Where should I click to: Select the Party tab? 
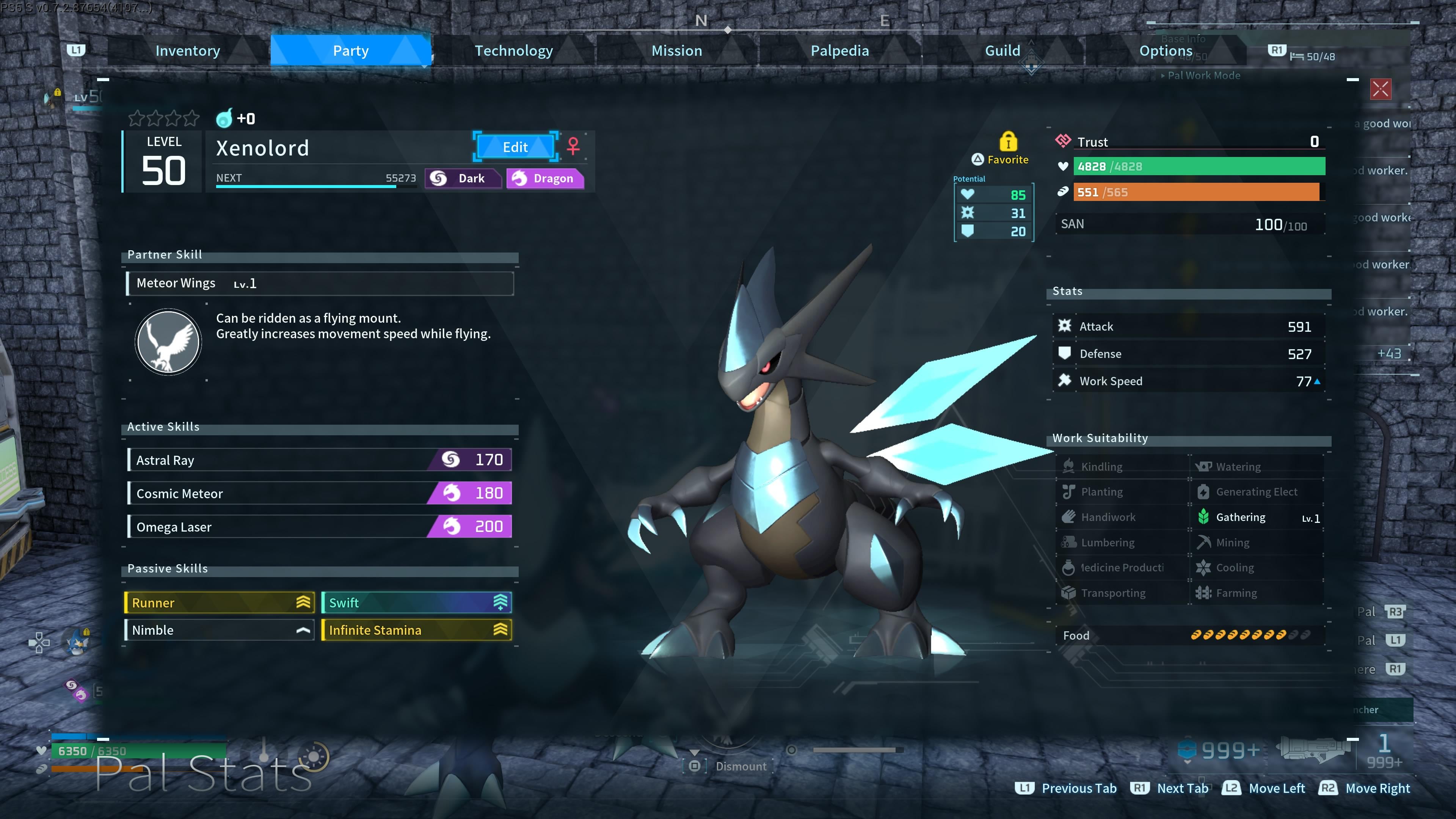click(x=350, y=51)
